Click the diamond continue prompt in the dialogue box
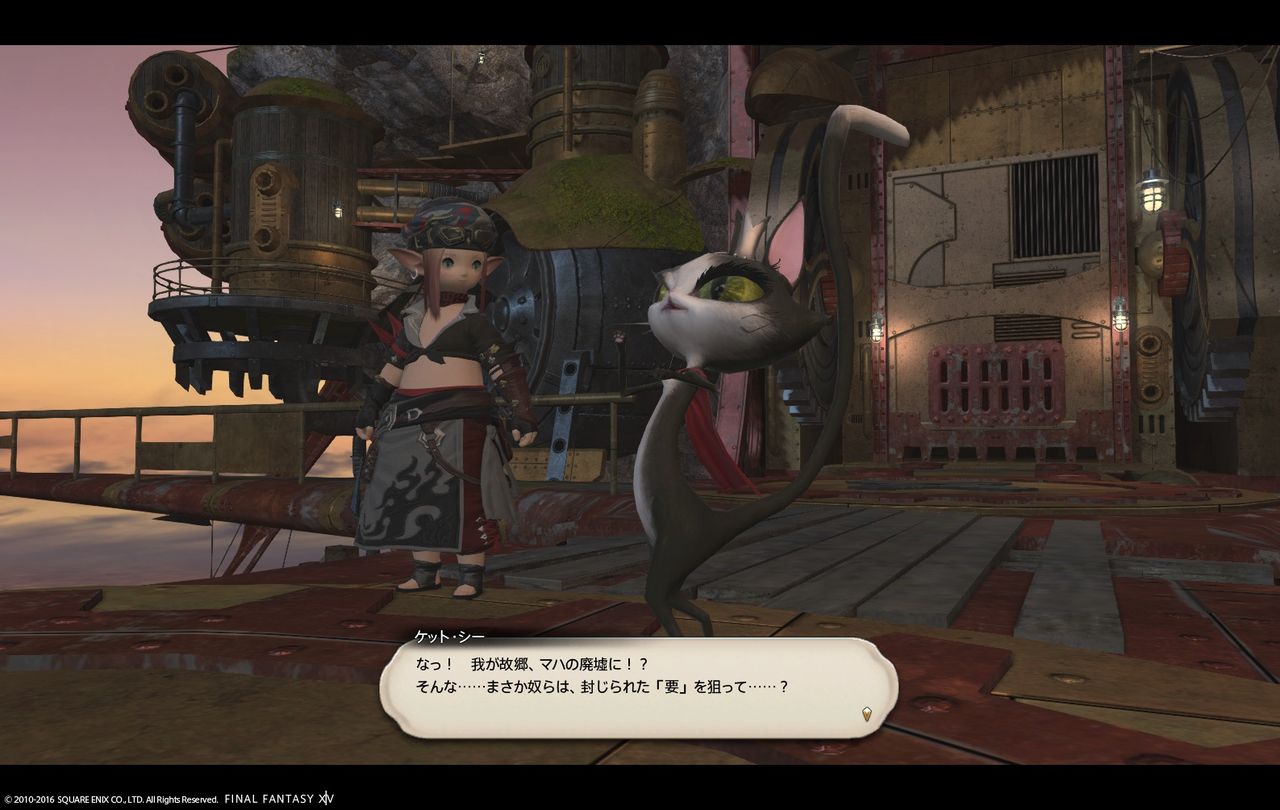The height and width of the screenshot is (810, 1280). coord(866,711)
